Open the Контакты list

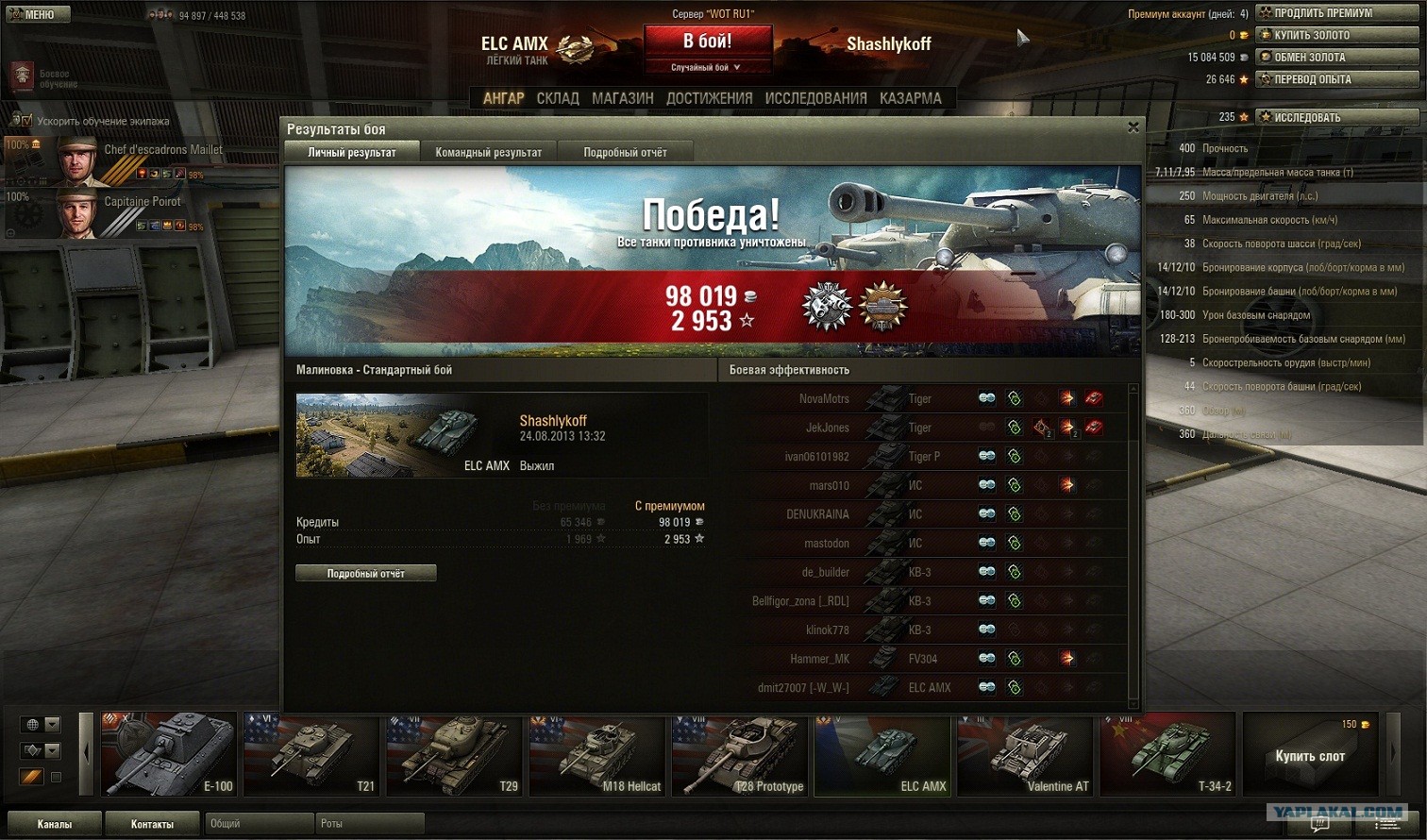click(152, 824)
